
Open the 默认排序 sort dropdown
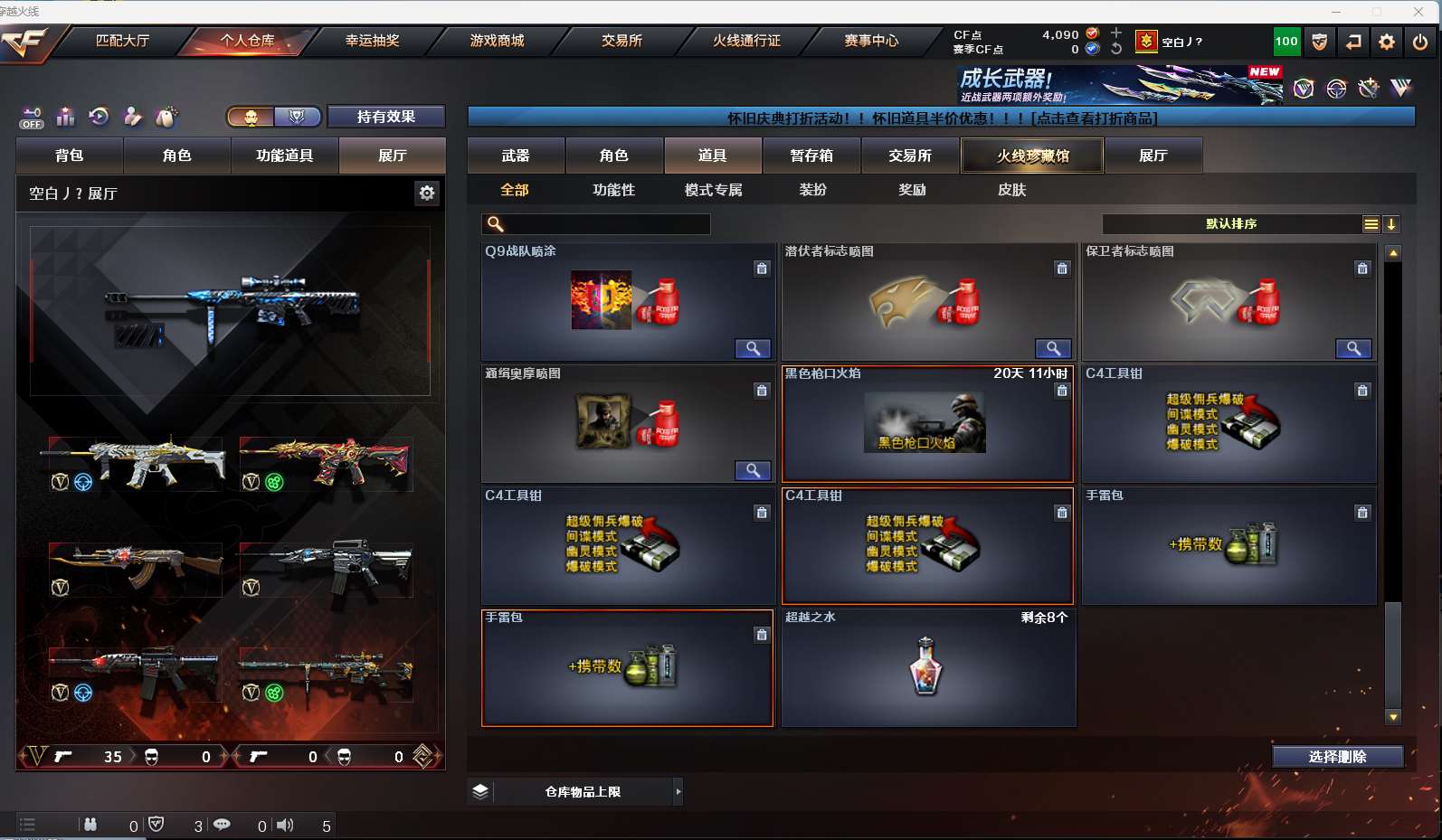[1231, 224]
